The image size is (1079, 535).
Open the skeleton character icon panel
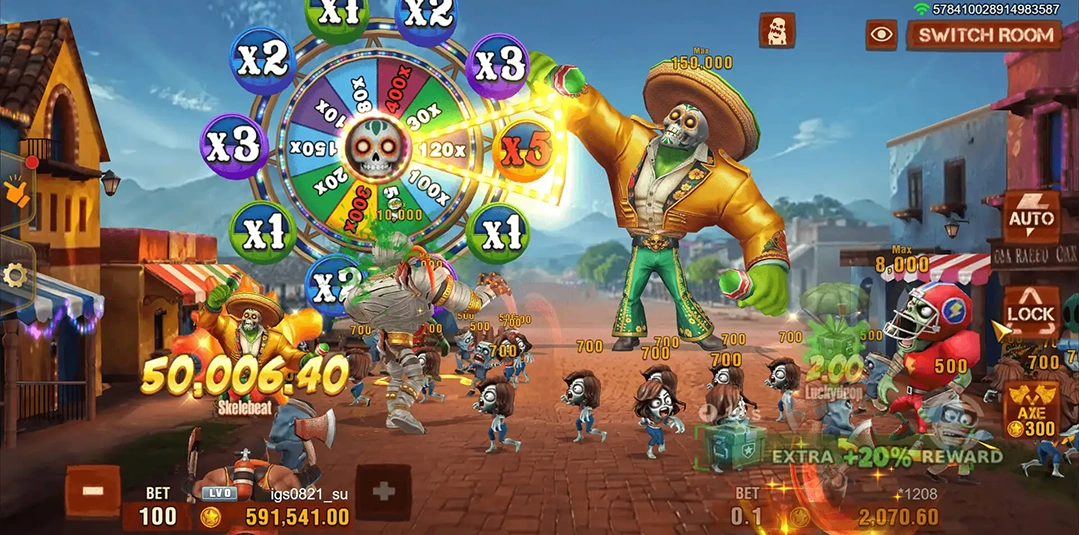[x=776, y=30]
